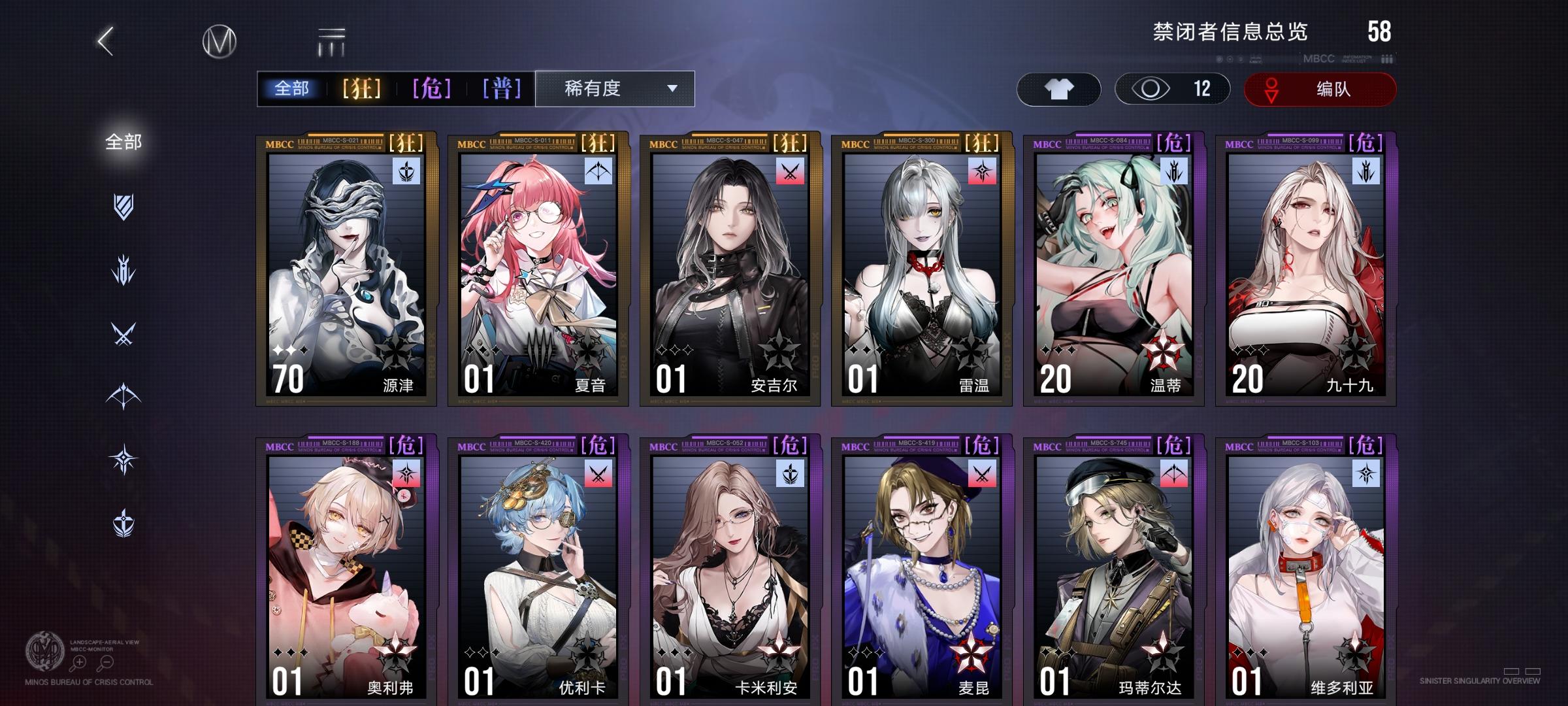1568x706 pixels.
Task: Switch the rarity filter to [普]
Action: pyautogui.click(x=500, y=89)
